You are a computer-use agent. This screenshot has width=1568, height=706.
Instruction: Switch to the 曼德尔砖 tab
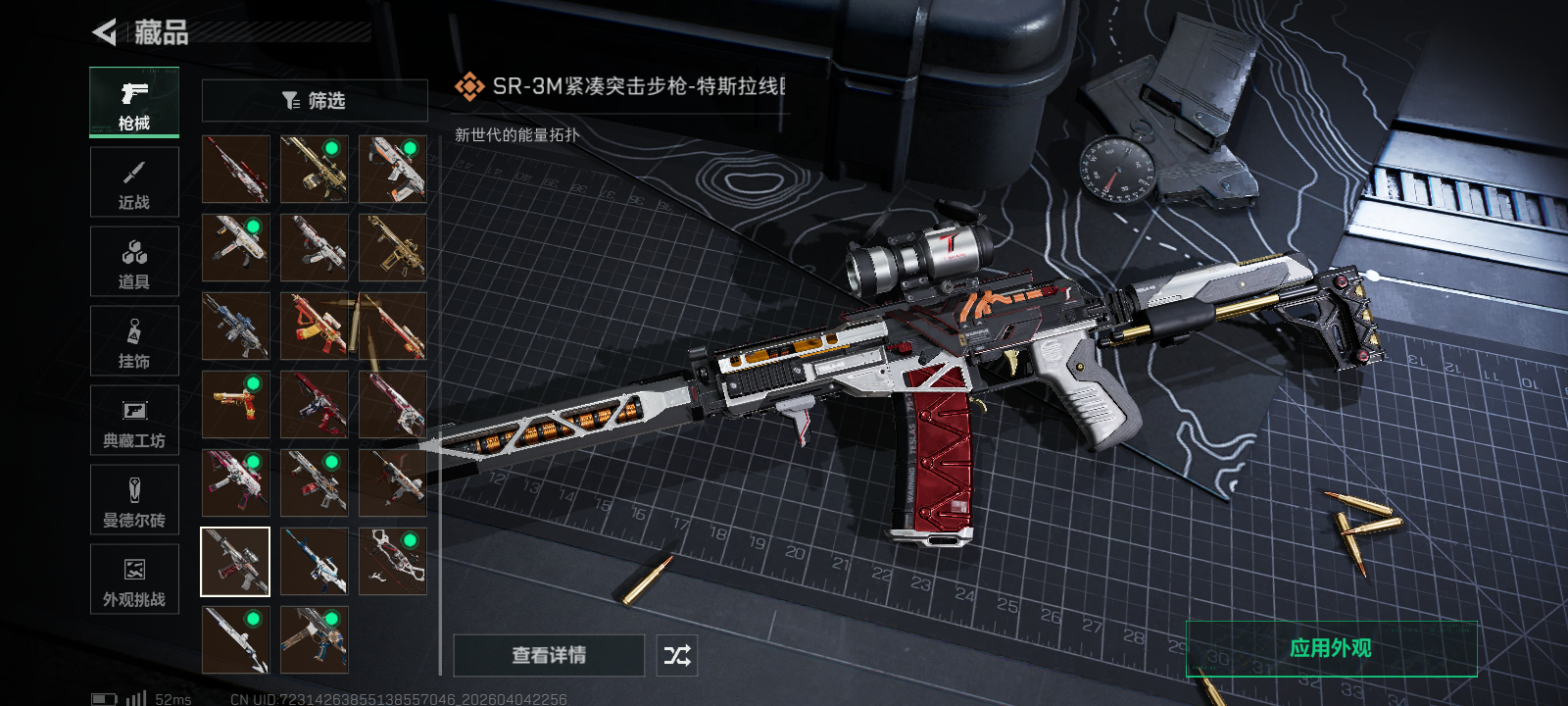tap(134, 500)
